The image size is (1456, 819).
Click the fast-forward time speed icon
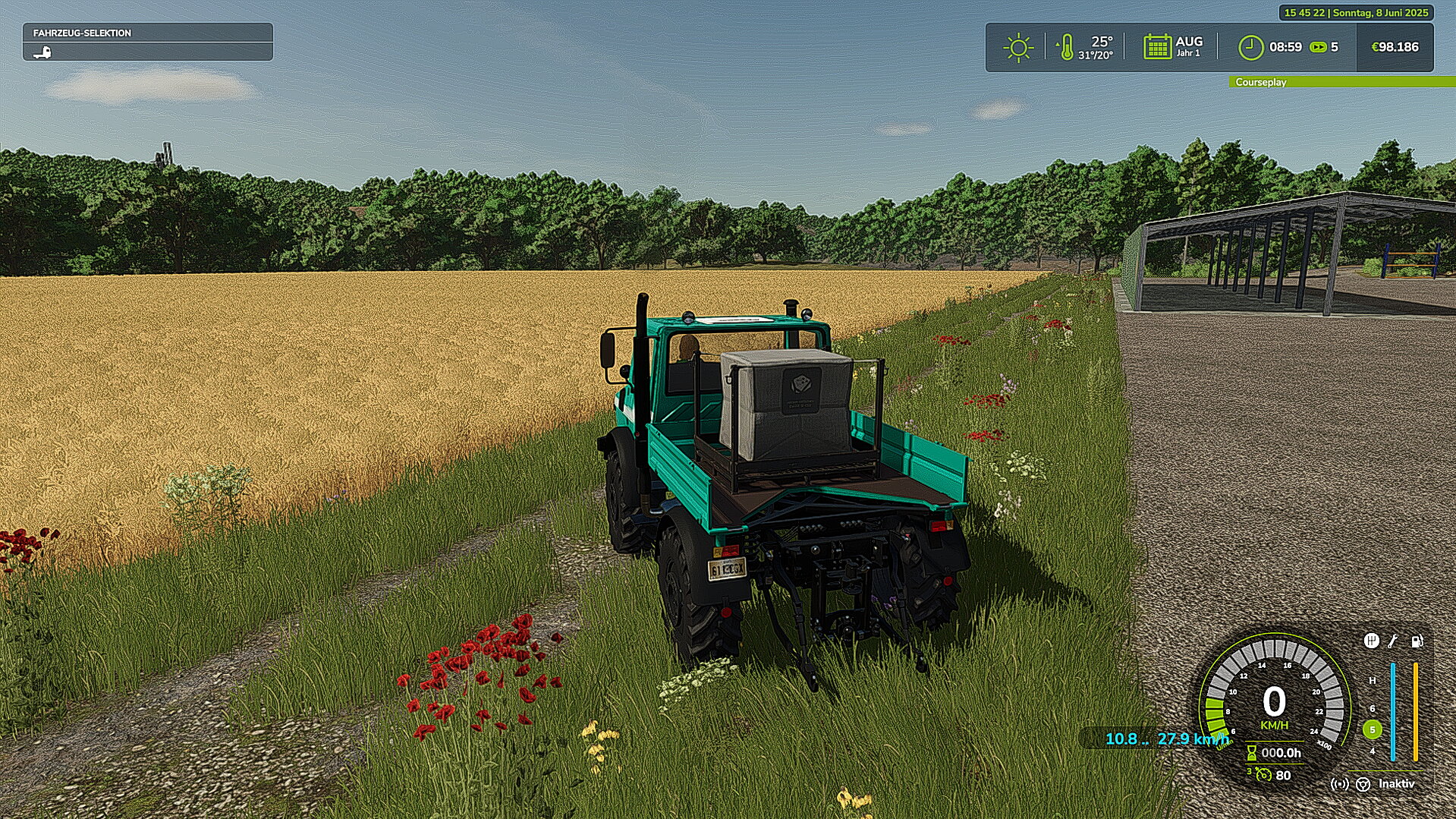(1319, 47)
